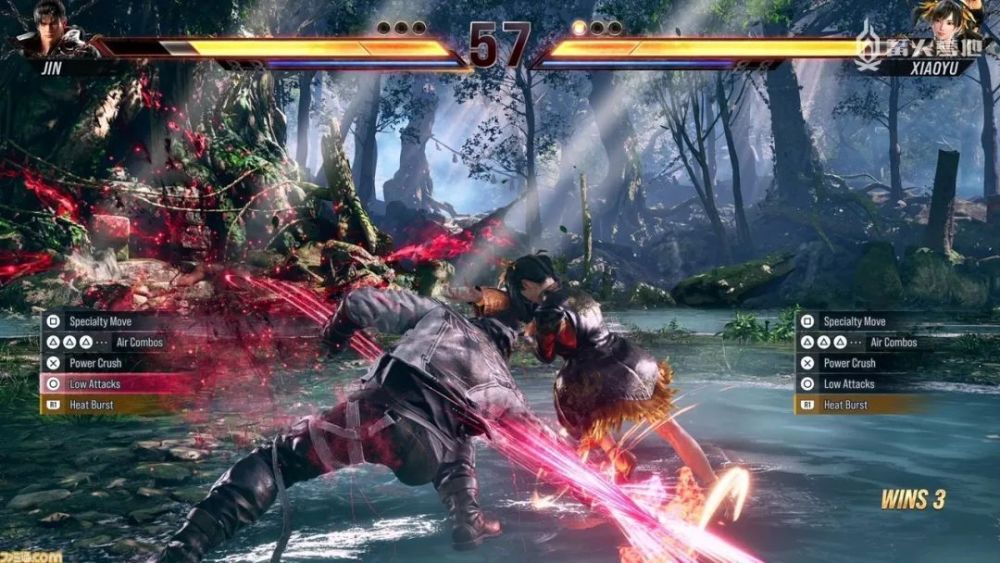The image size is (1000, 563).
Task: Select highlighted Low Attacks in Jin's list
Action: [95, 384]
